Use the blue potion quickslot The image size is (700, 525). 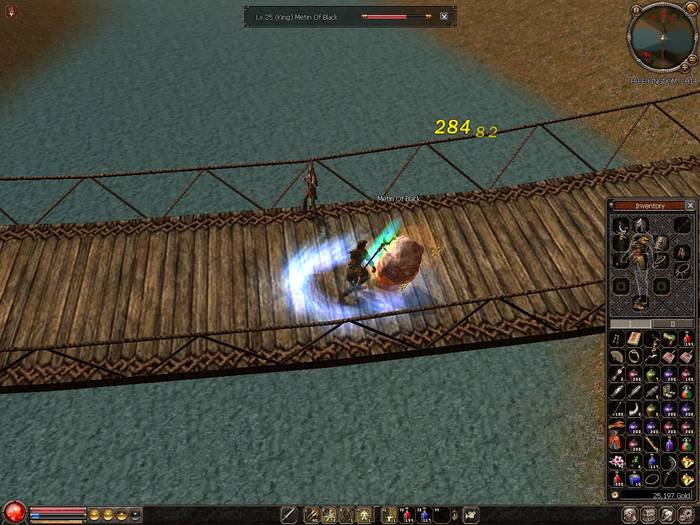pos(424,515)
